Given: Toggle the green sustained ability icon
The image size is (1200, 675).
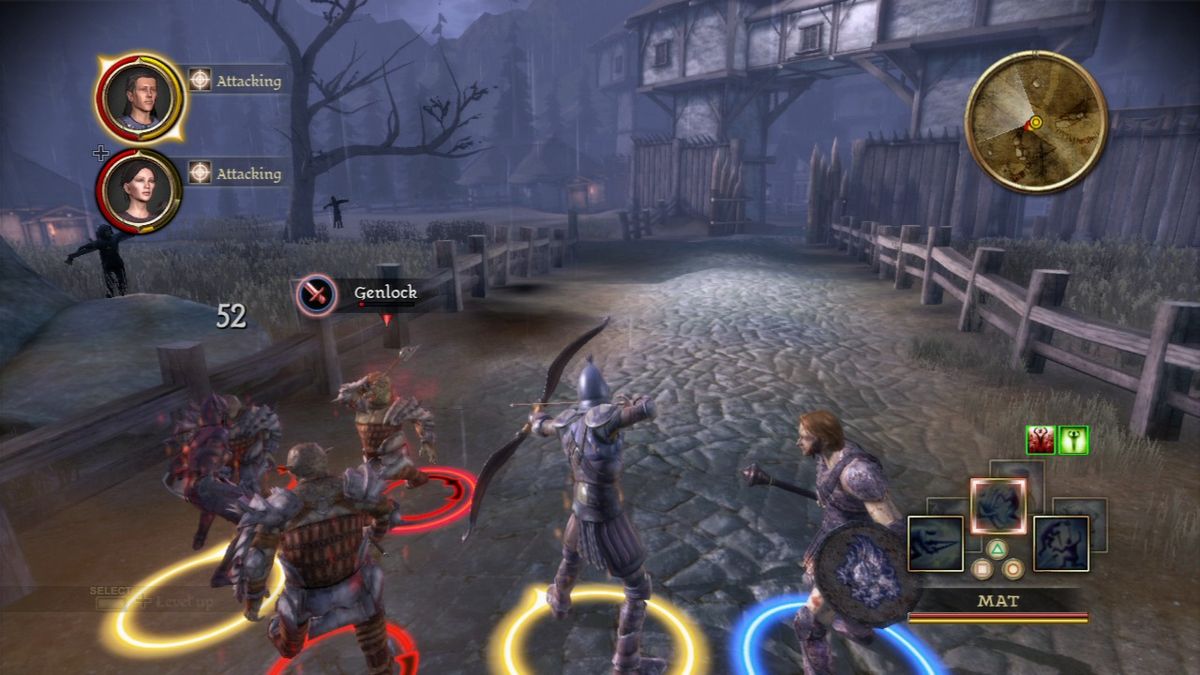Looking at the screenshot, I should (x=1073, y=440).
